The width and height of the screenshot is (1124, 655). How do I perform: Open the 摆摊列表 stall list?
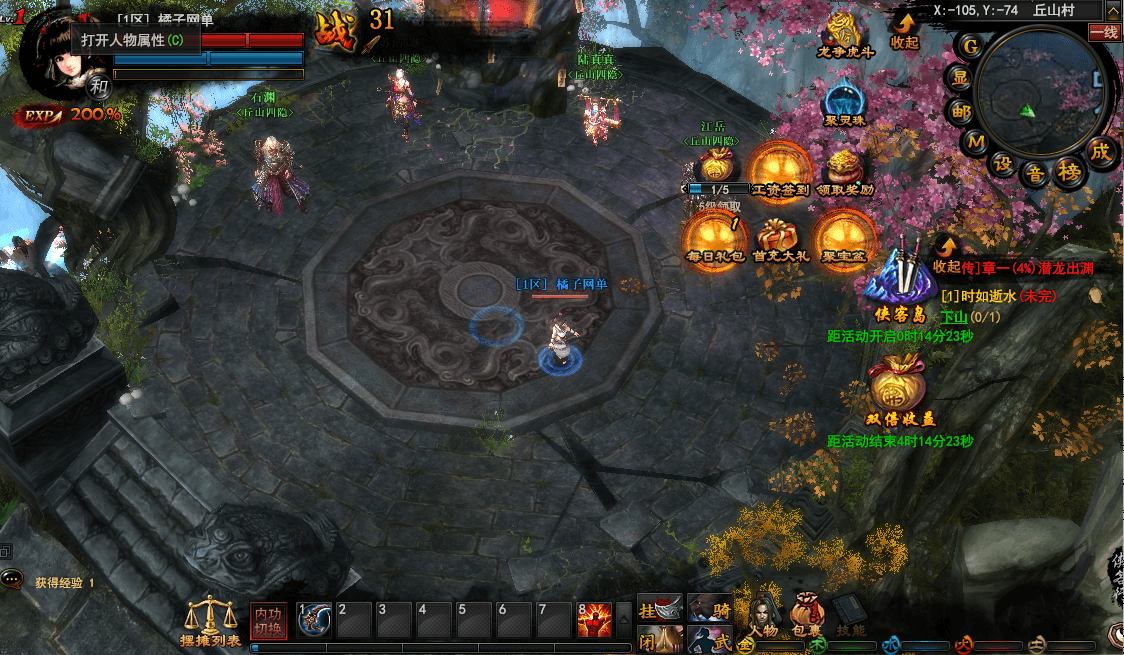click(210, 620)
